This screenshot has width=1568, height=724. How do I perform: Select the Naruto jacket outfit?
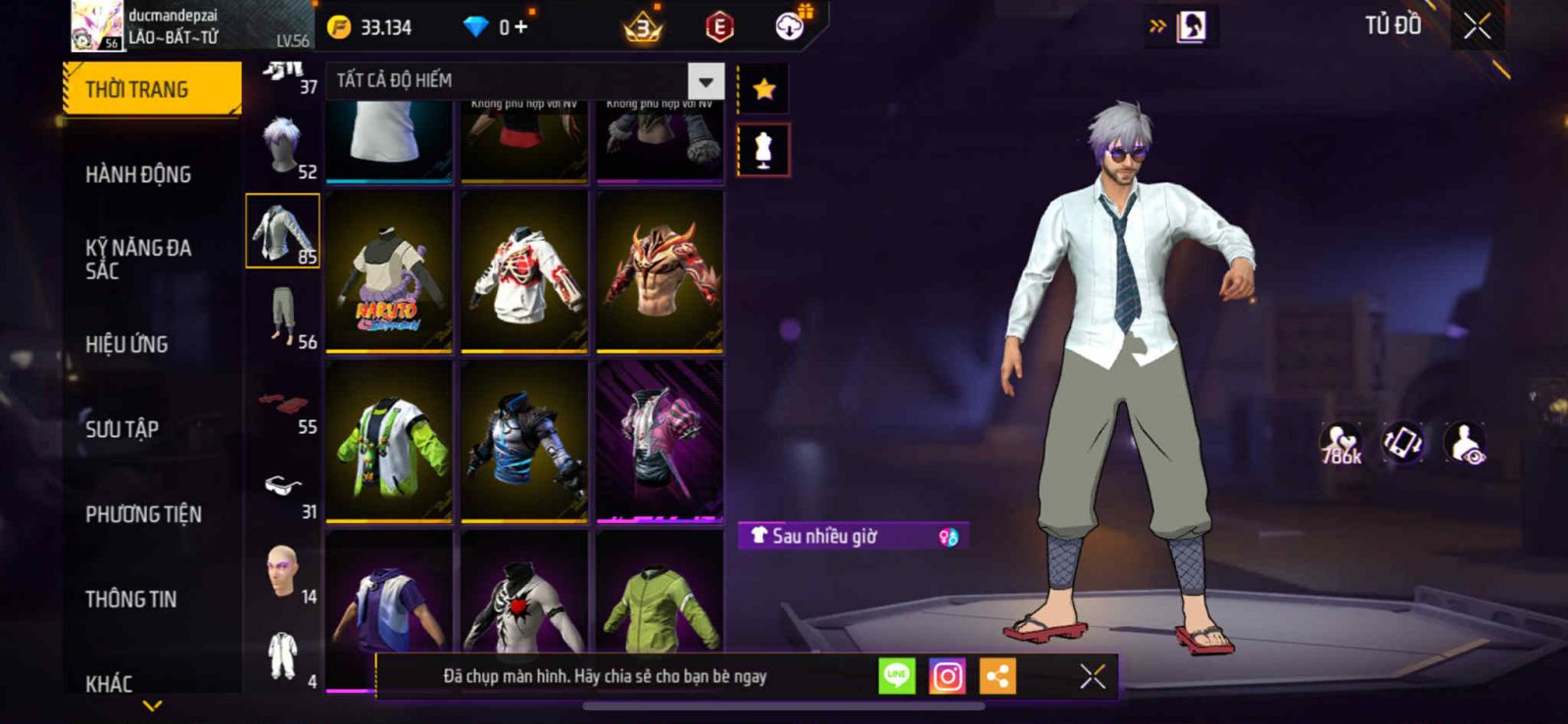click(389, 271)
